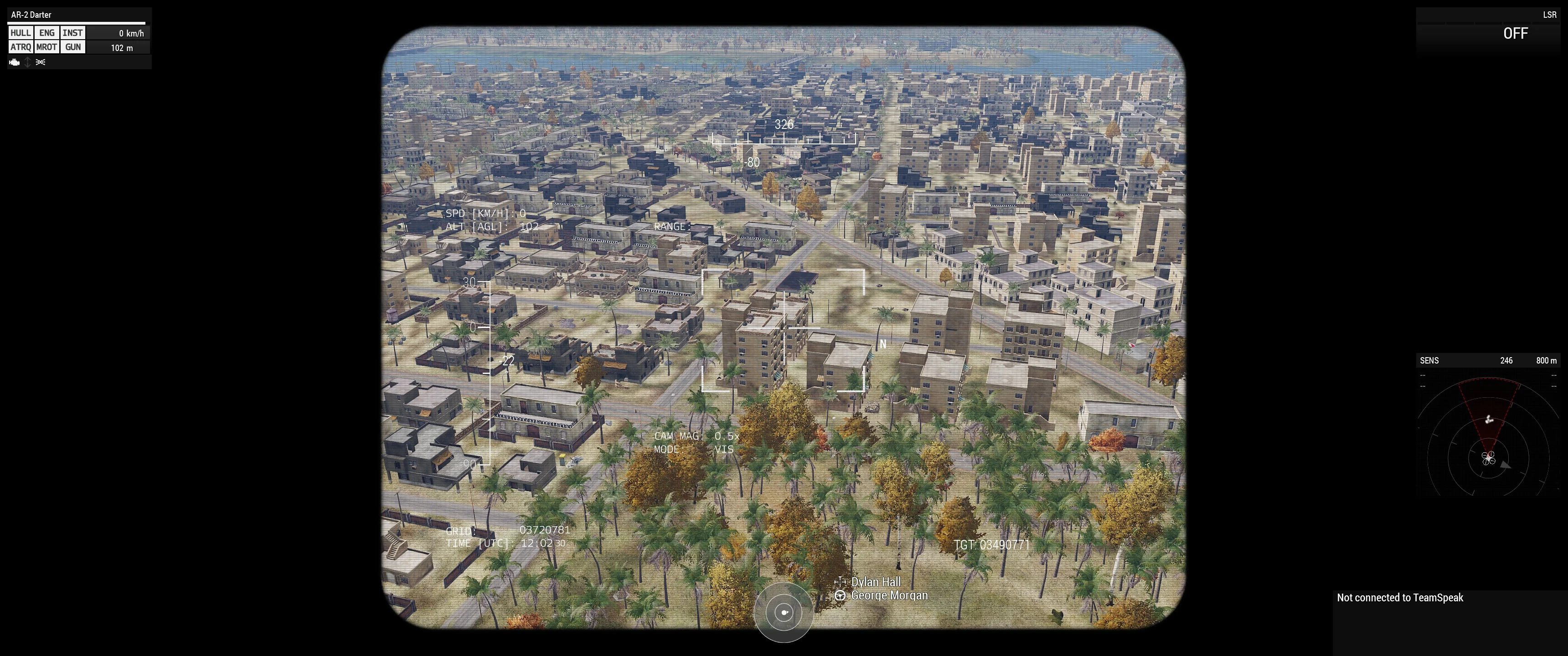Select the GUN status box

[72, 47]
